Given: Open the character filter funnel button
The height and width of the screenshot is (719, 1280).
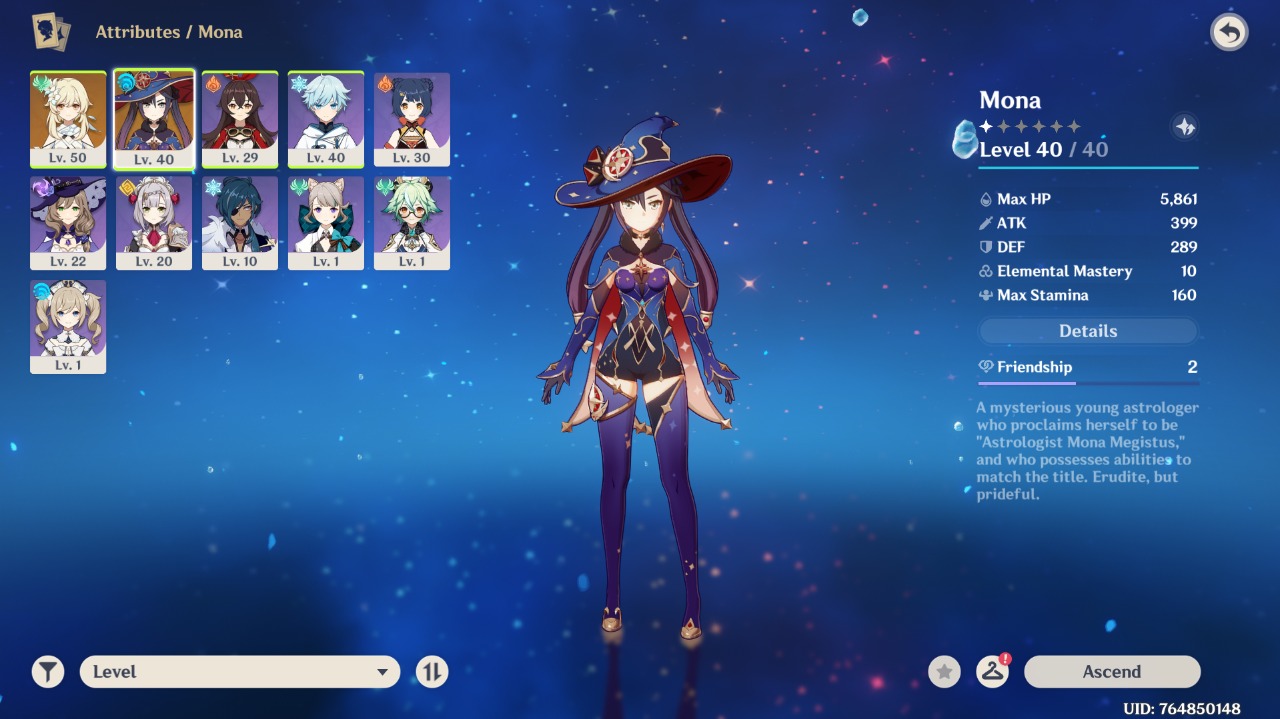Looking at the screenshot, I should pos(48,672).
